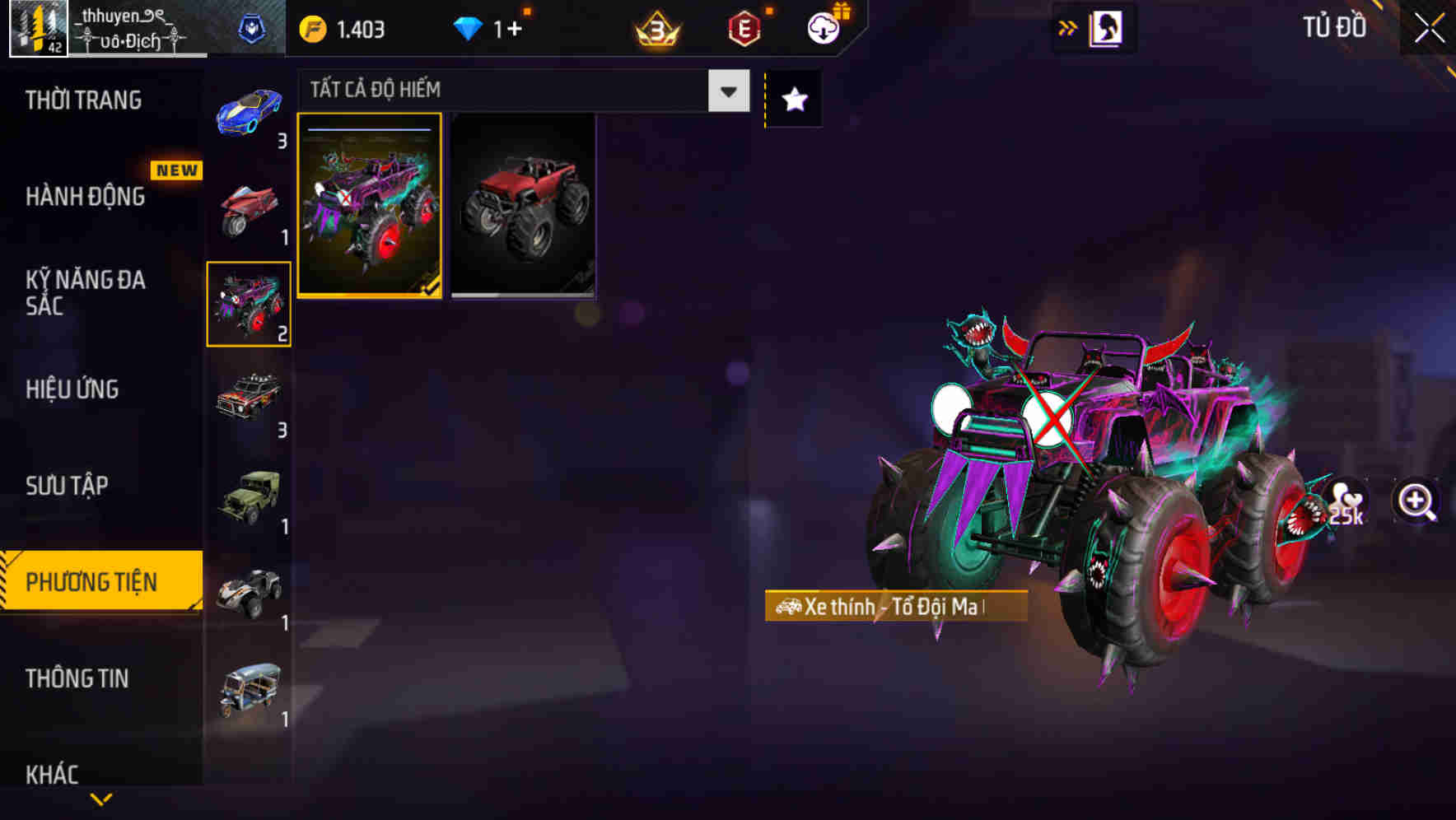This screenshot has width=1456, height=820.
Task: Select the red monster truck skin thumbnail
Action: coord(524,206)
